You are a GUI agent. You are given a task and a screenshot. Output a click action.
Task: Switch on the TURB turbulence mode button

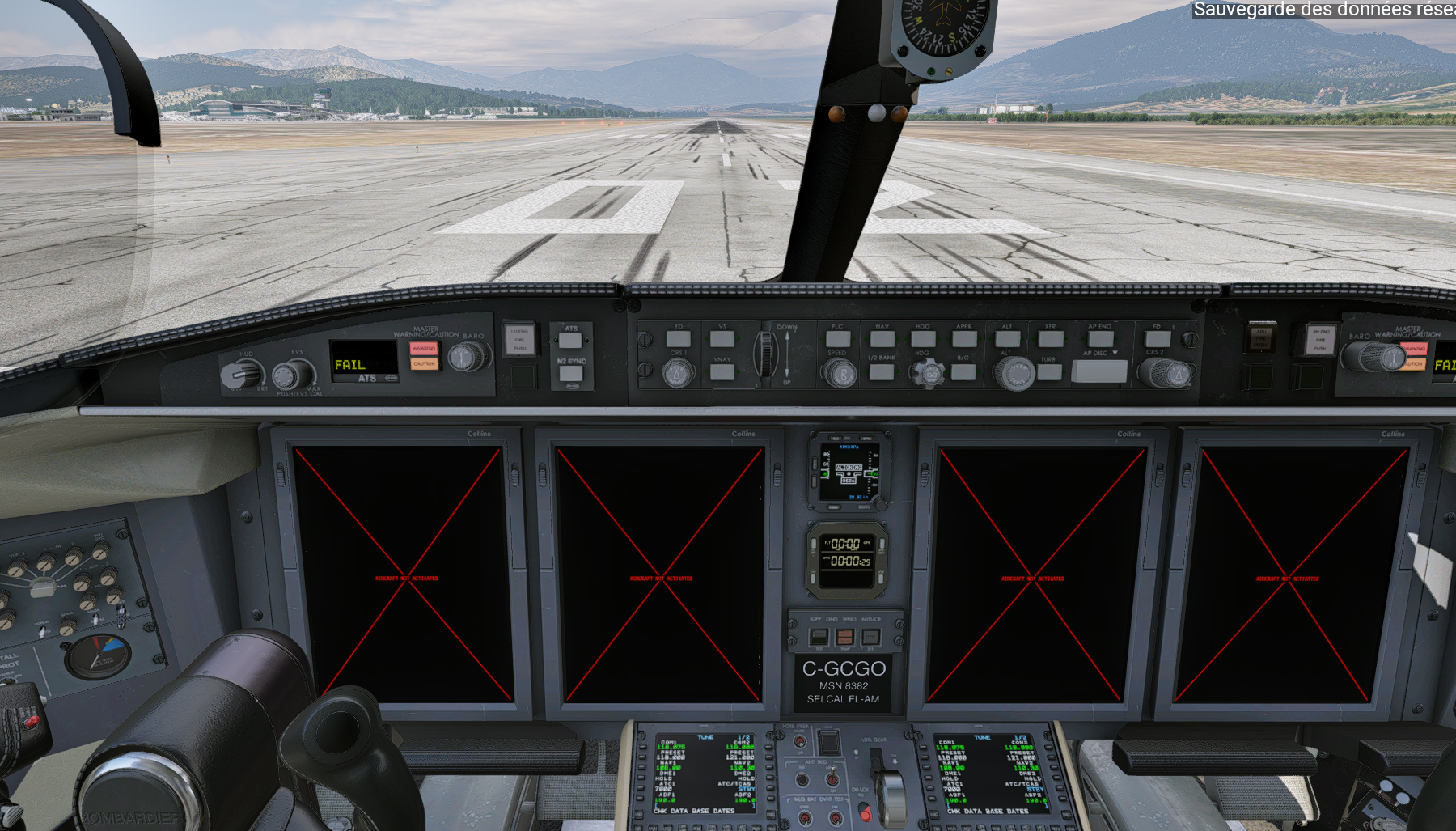tap(1049, 372)
